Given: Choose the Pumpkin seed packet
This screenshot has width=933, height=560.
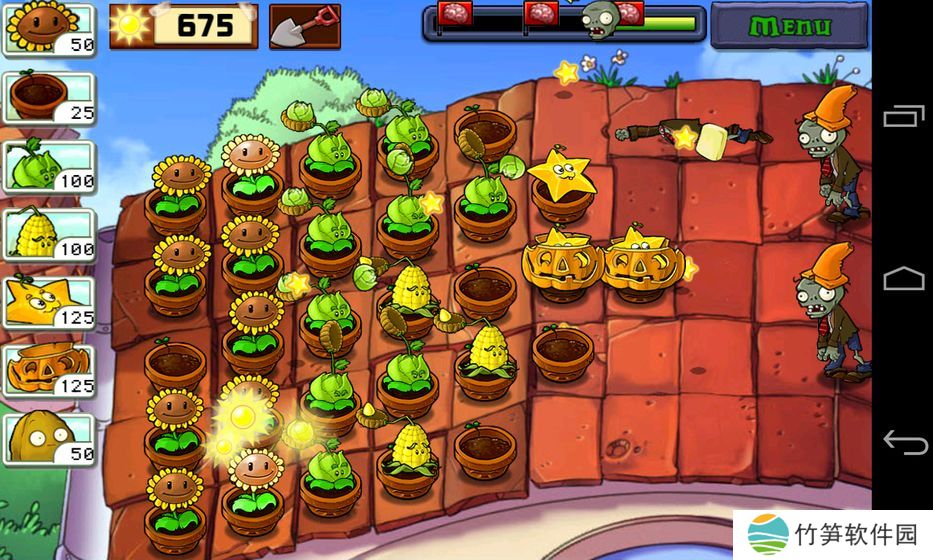Looking at the screenshot, I should tap(49, 370).
